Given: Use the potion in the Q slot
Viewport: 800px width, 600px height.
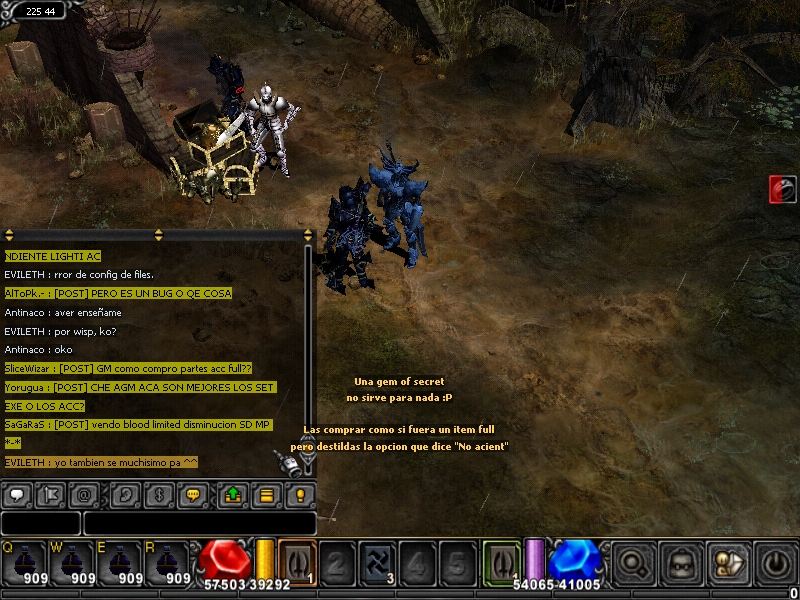Looking at the screenshot, I should (x=22, y=564).
